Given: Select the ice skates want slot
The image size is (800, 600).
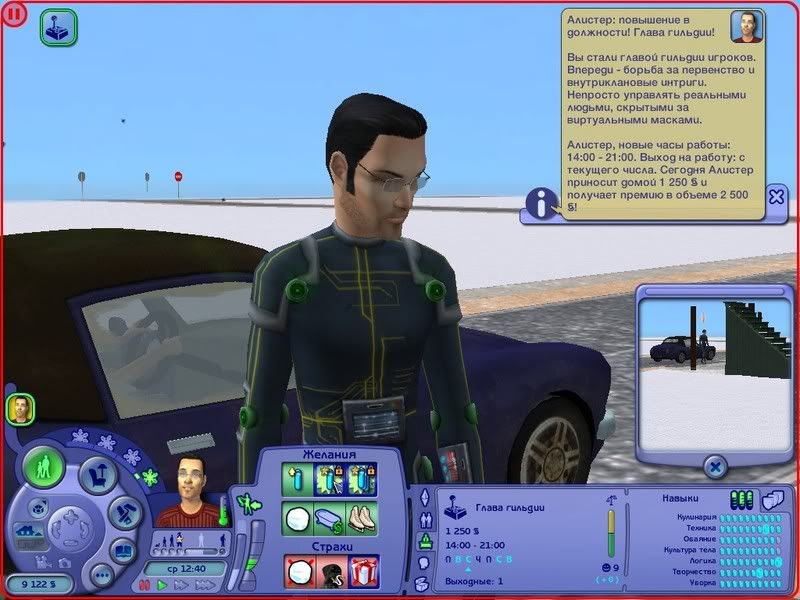Looking at the screenshot, I should (363, 519).
